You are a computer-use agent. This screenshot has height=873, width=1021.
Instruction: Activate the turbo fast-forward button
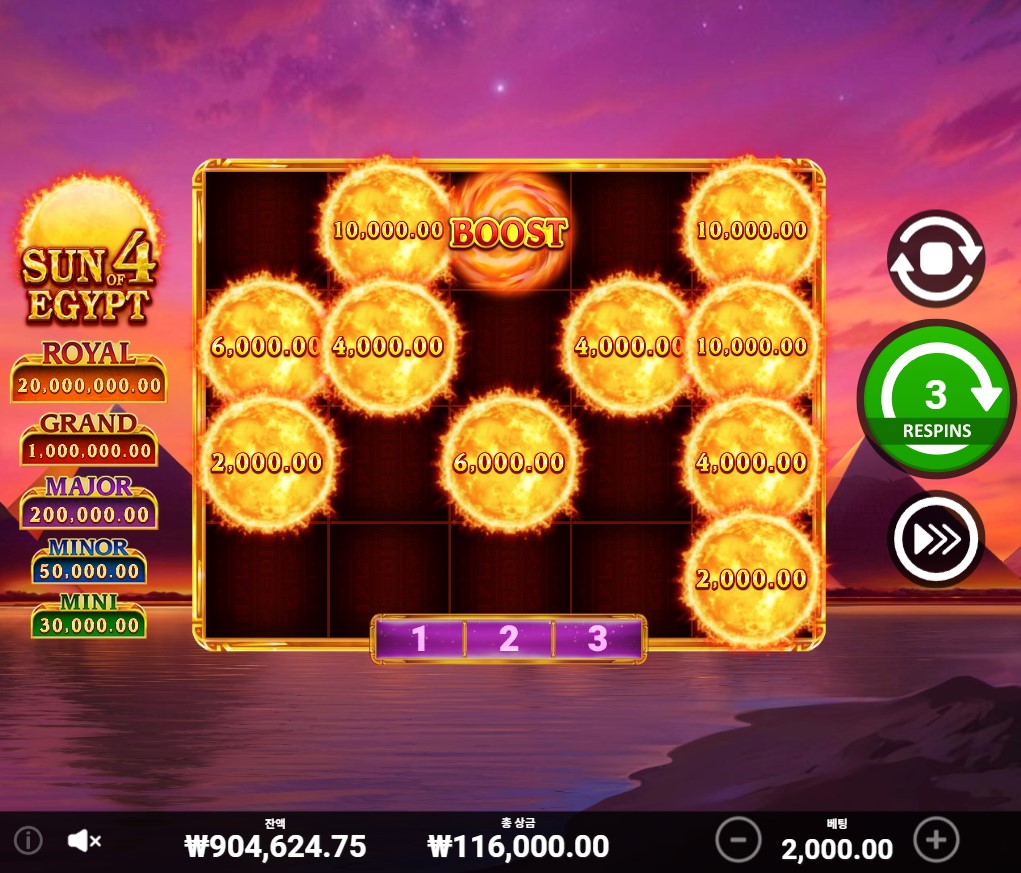[x=935, y=539]
